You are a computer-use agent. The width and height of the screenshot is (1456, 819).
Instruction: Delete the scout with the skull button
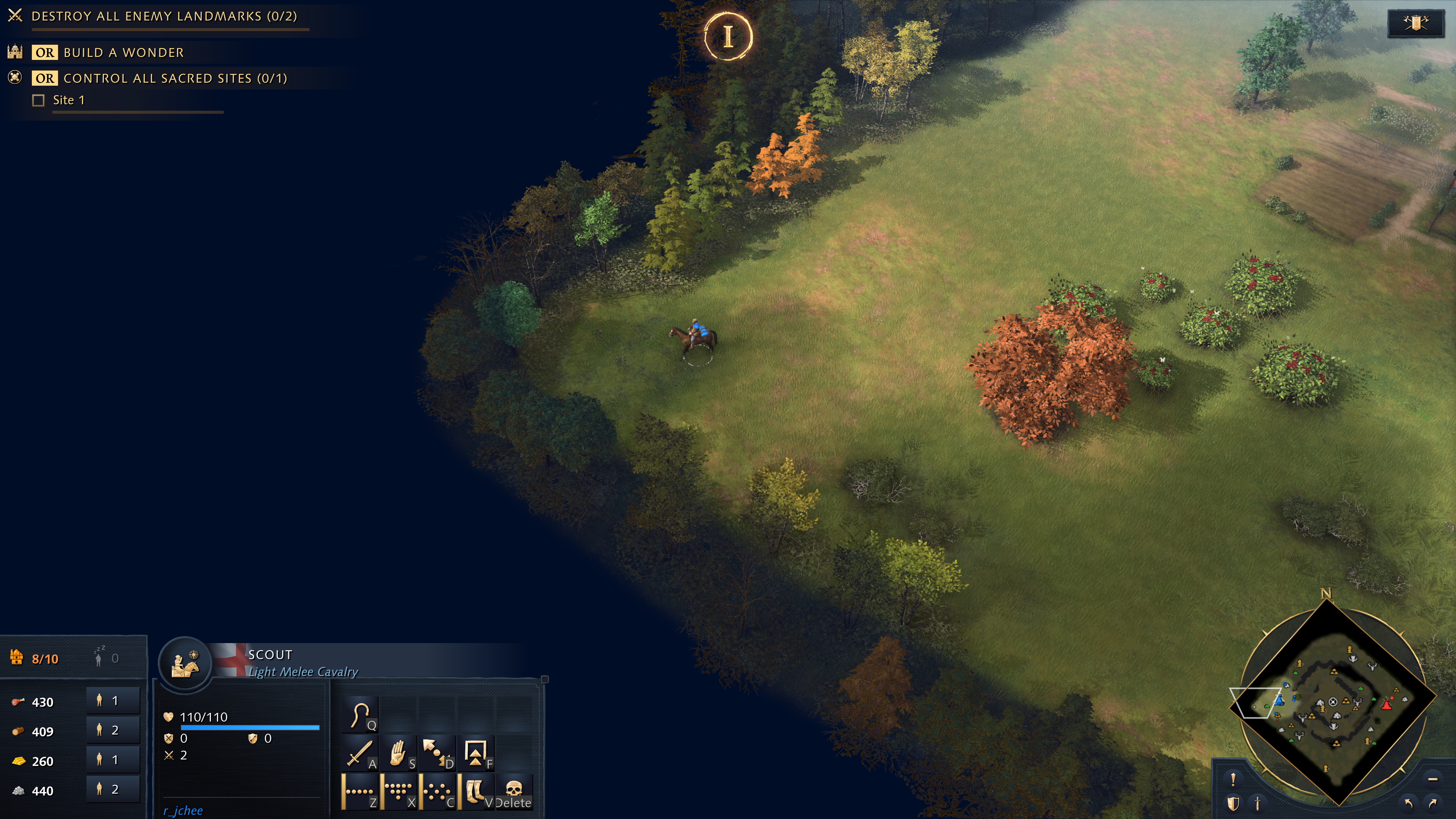point(513,791)
